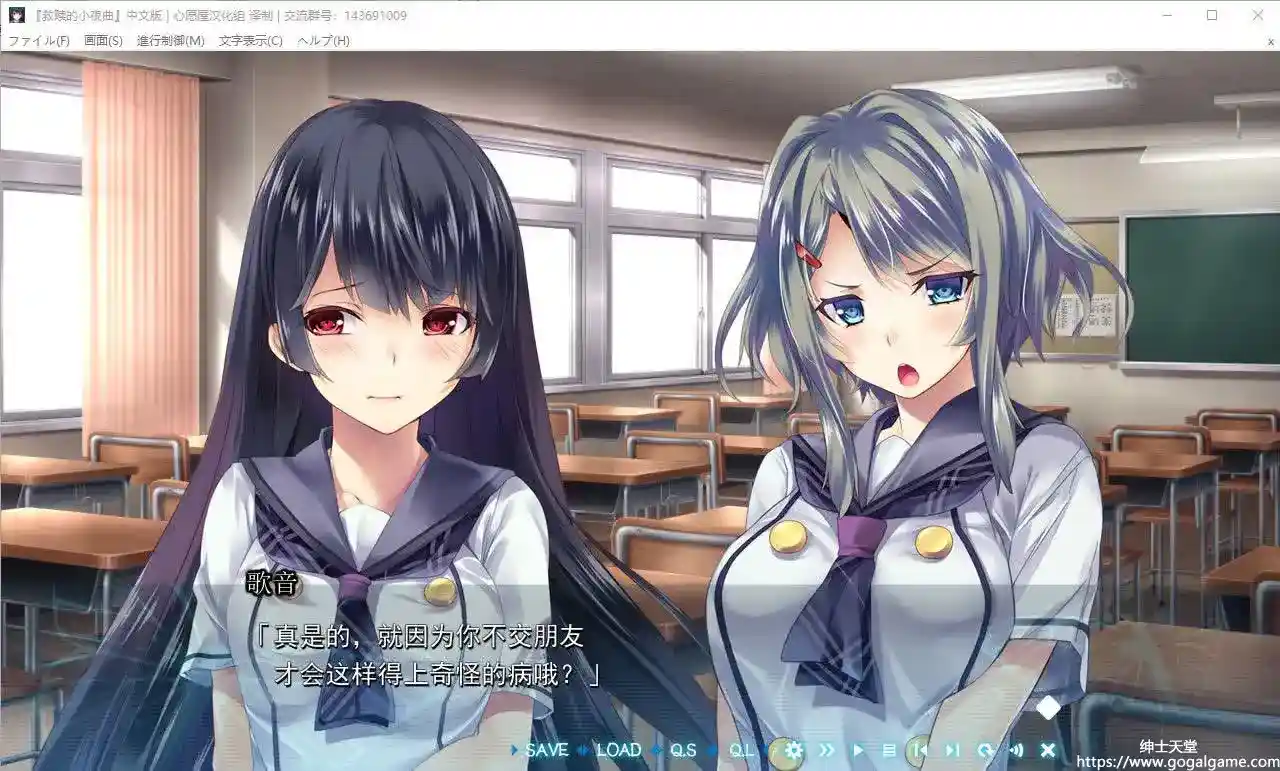Open the ファイル(F) menu
The image size is (1280, 771).
coord(40,40)
